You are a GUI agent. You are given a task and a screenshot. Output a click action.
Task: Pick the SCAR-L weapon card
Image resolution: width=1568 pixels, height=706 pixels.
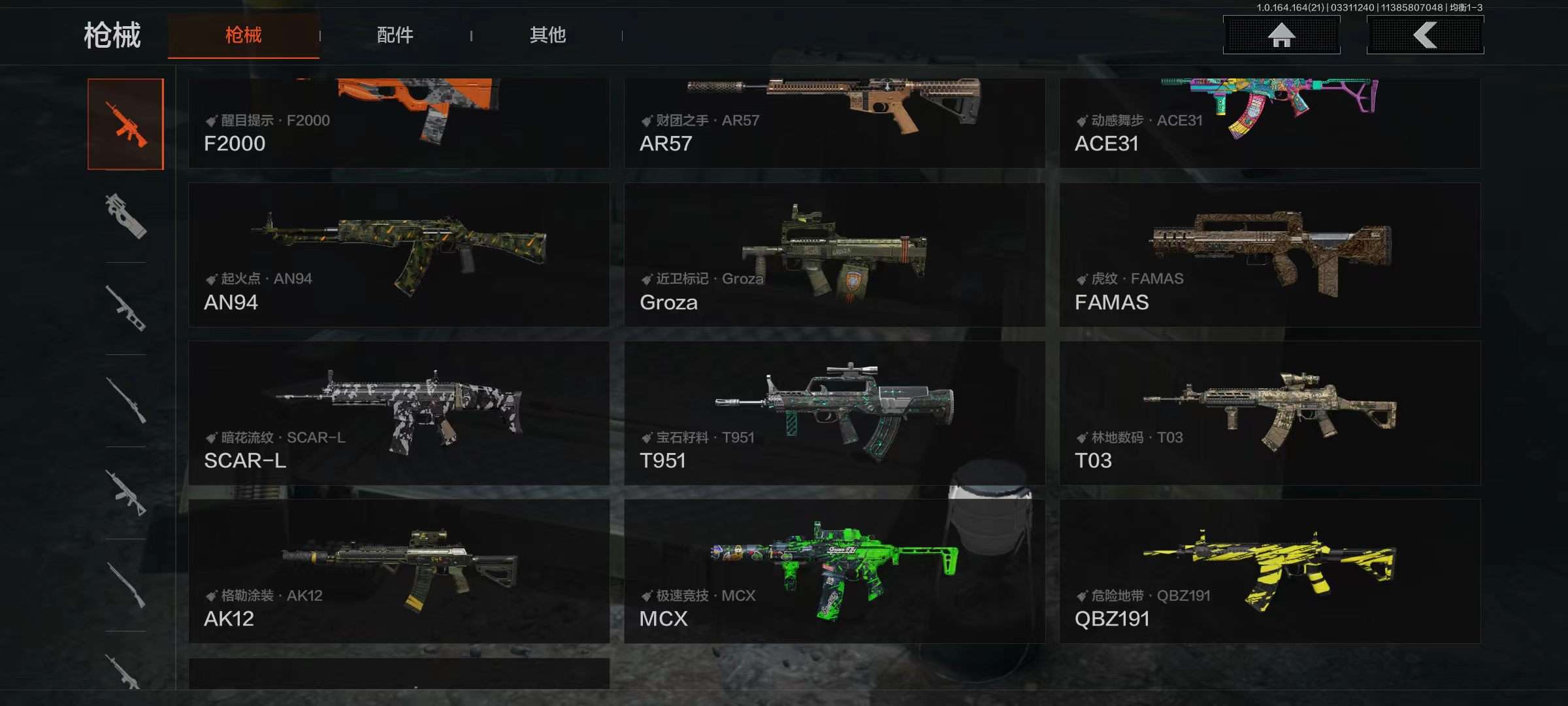[x=399, y=413]
